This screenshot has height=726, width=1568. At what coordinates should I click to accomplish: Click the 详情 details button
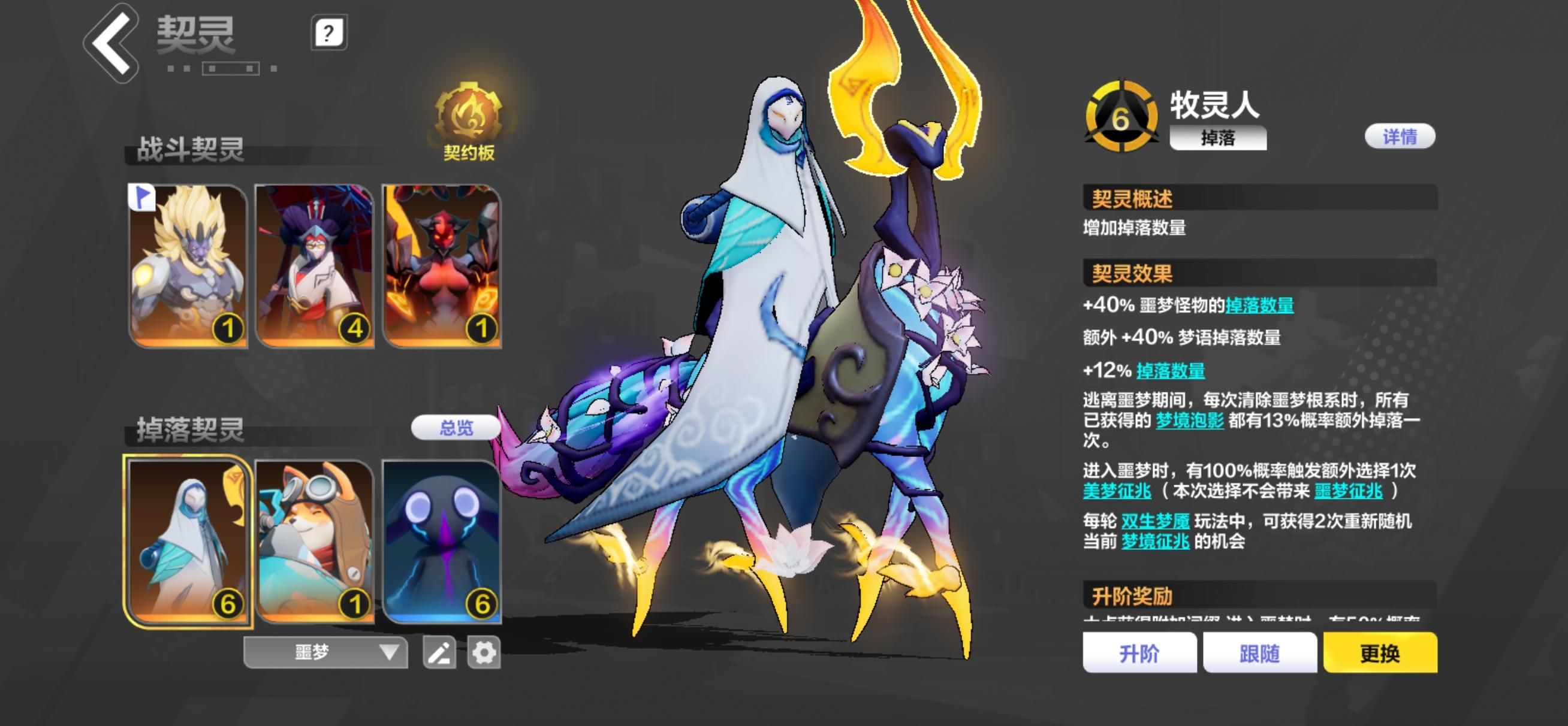tap(1400, 138)
